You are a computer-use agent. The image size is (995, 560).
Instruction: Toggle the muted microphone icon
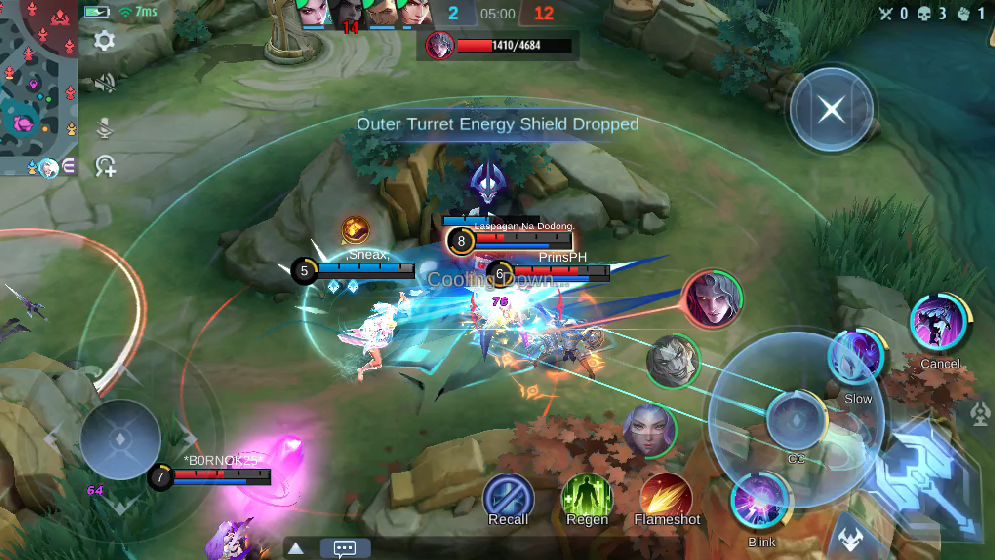pos(104,127)
